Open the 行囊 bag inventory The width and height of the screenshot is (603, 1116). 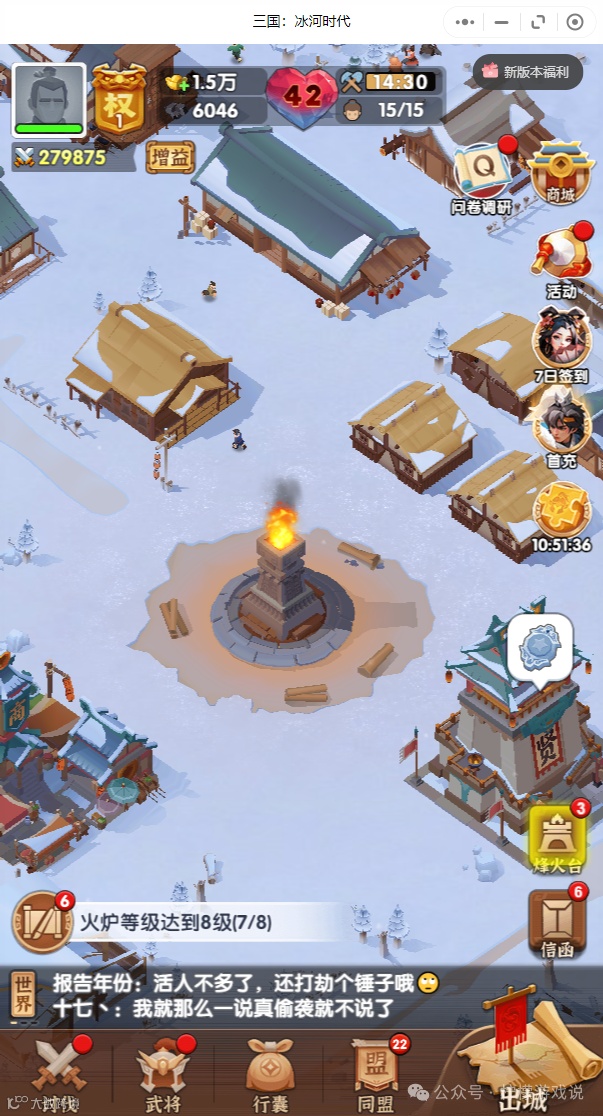click(x=270, y=1073)
